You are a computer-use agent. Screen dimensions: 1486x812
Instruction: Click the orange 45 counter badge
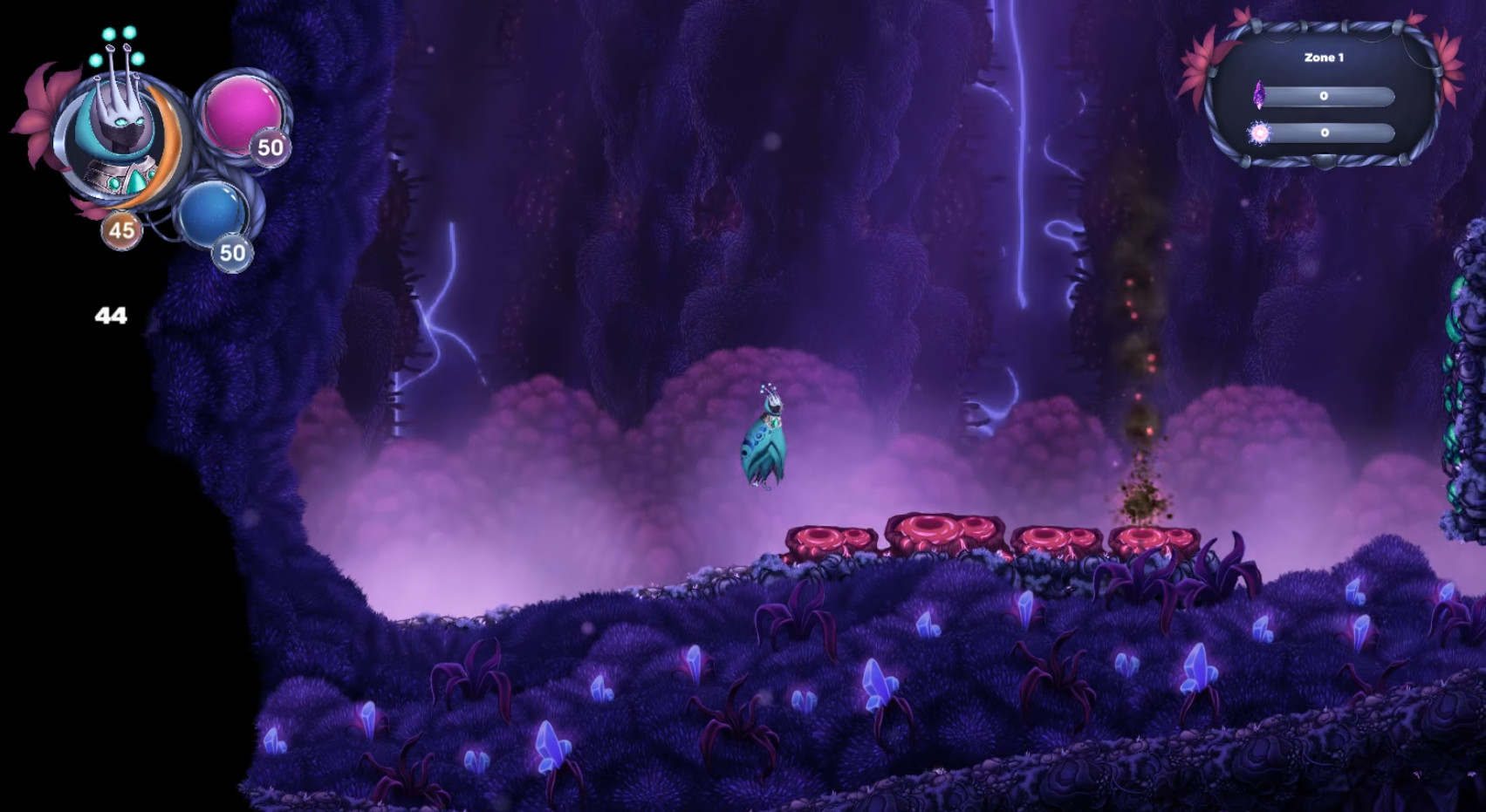[x=120, y=232]
